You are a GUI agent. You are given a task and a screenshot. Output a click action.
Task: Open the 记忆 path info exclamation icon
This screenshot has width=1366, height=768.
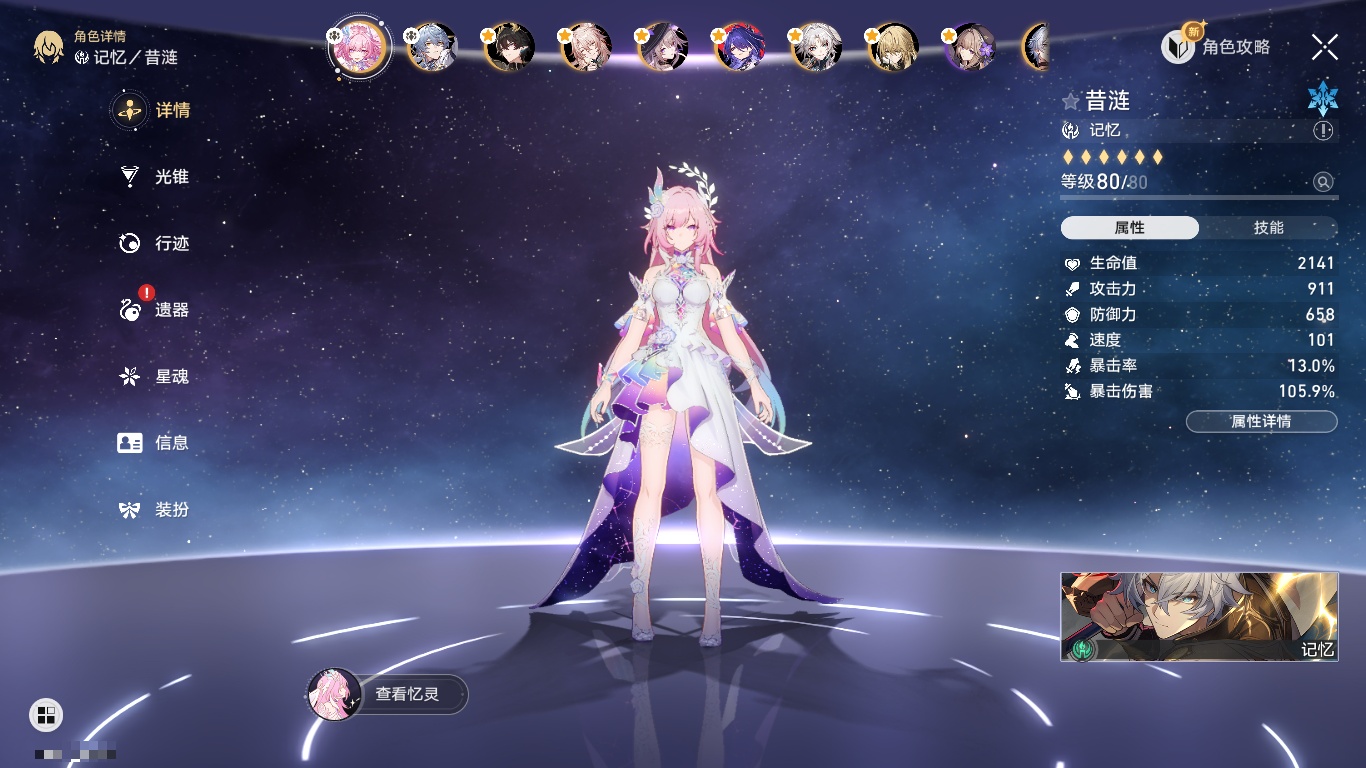[x=1323, y=130]
